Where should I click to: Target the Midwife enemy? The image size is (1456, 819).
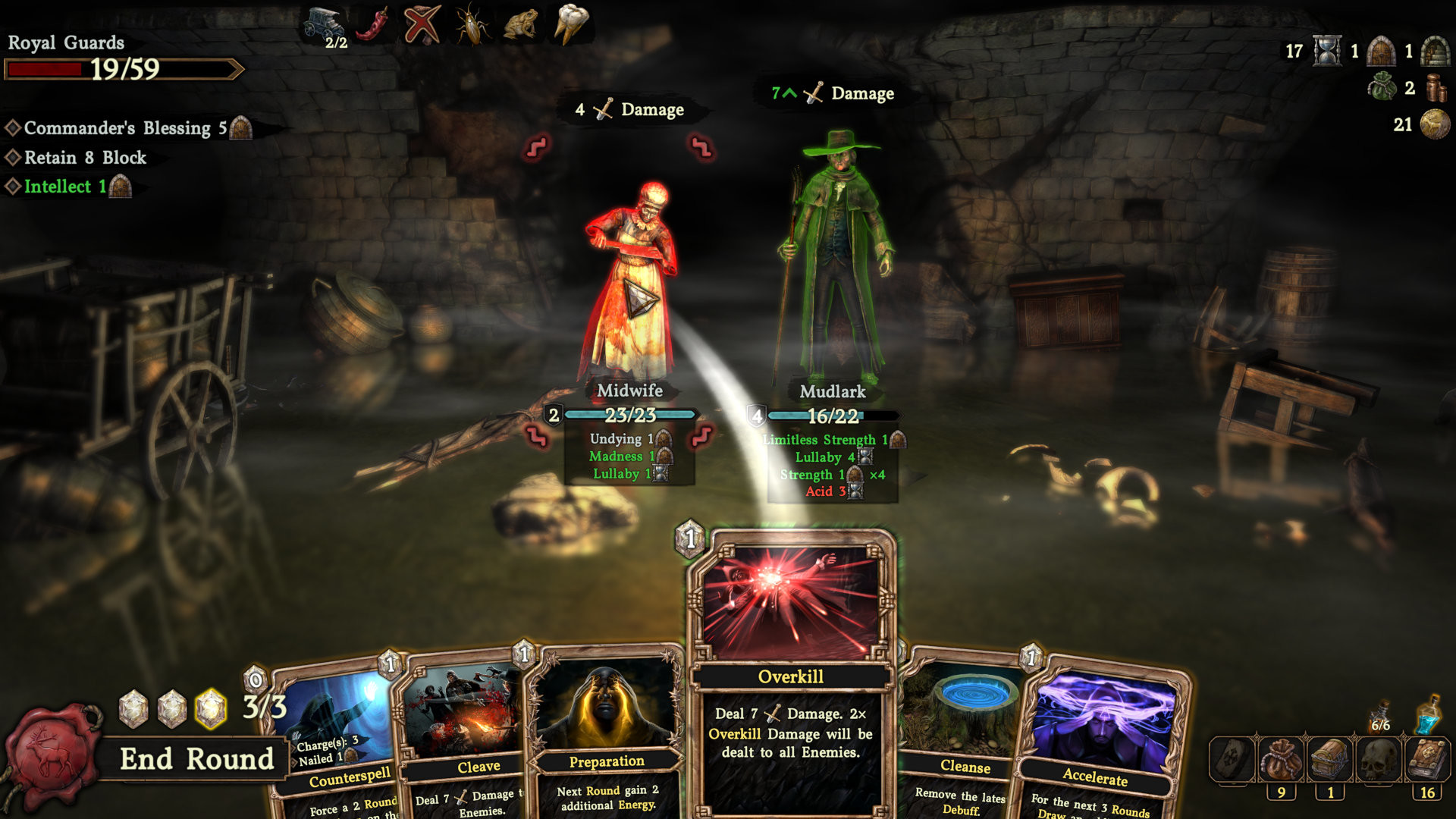pos(629,288)
